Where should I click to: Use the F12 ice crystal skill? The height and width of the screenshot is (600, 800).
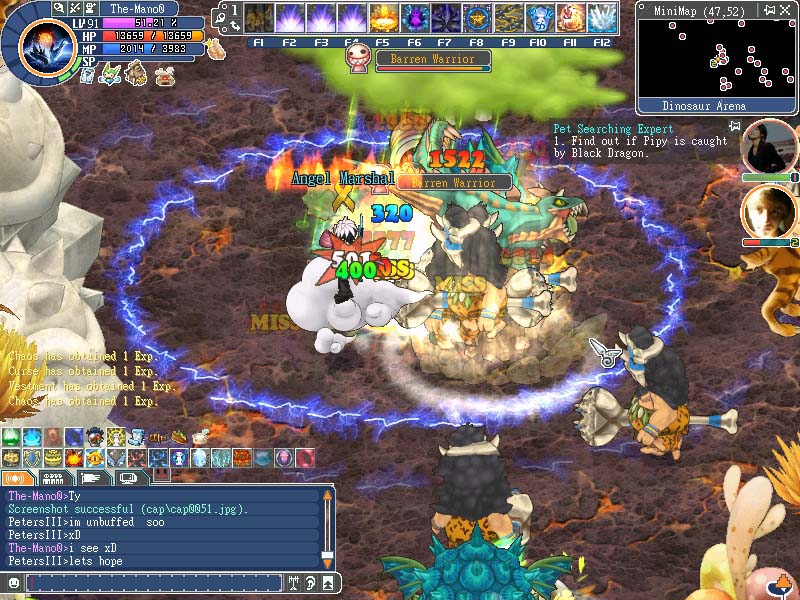click(602, 18)
